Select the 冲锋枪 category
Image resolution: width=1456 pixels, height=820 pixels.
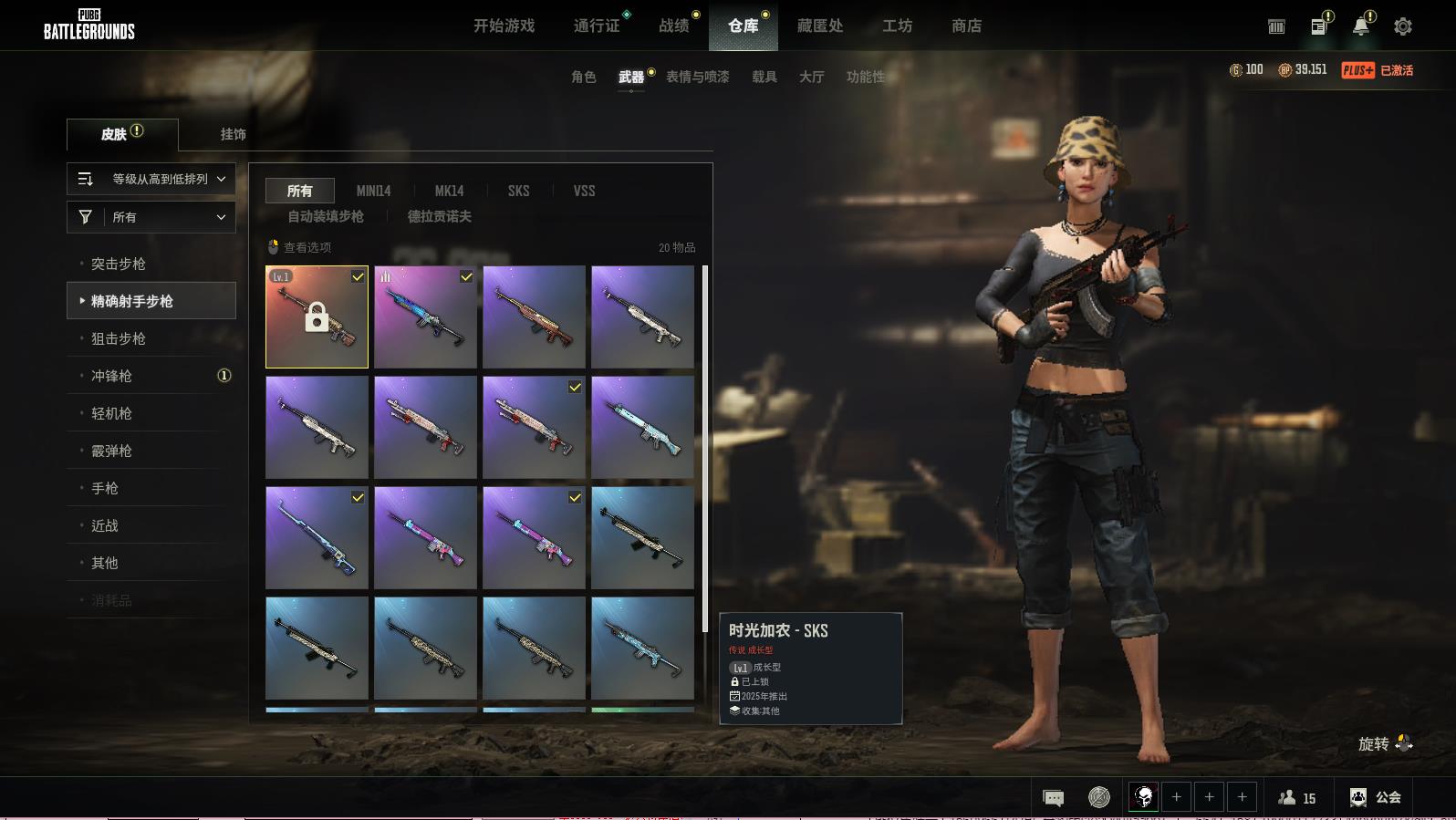[x=111, y=376]
